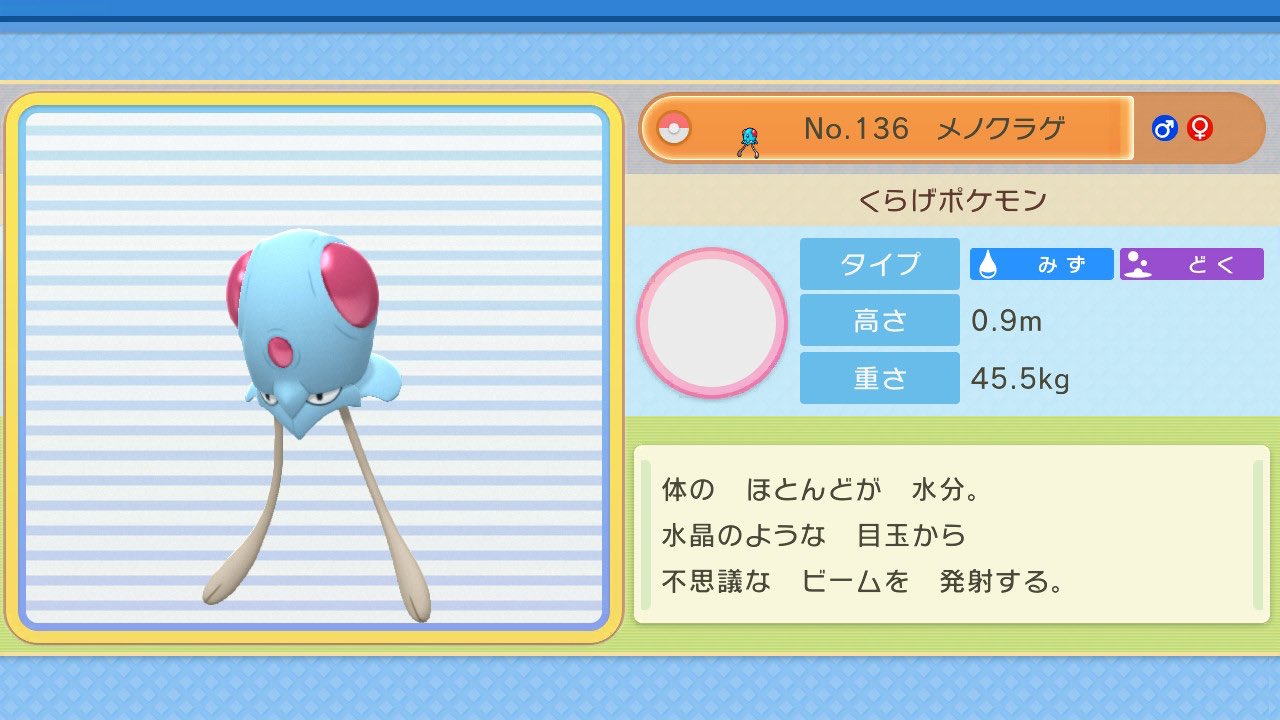Open the どく (Poison) type badge
The width and height of the screenshot is (1280, 720).
point(1192,264)
